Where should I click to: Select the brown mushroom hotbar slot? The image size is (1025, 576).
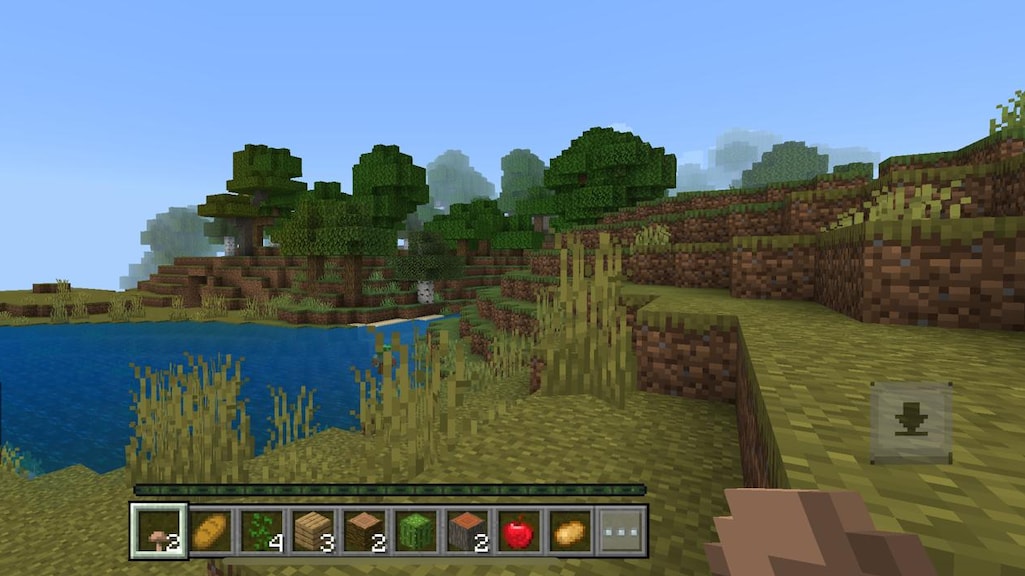(158, 531)
